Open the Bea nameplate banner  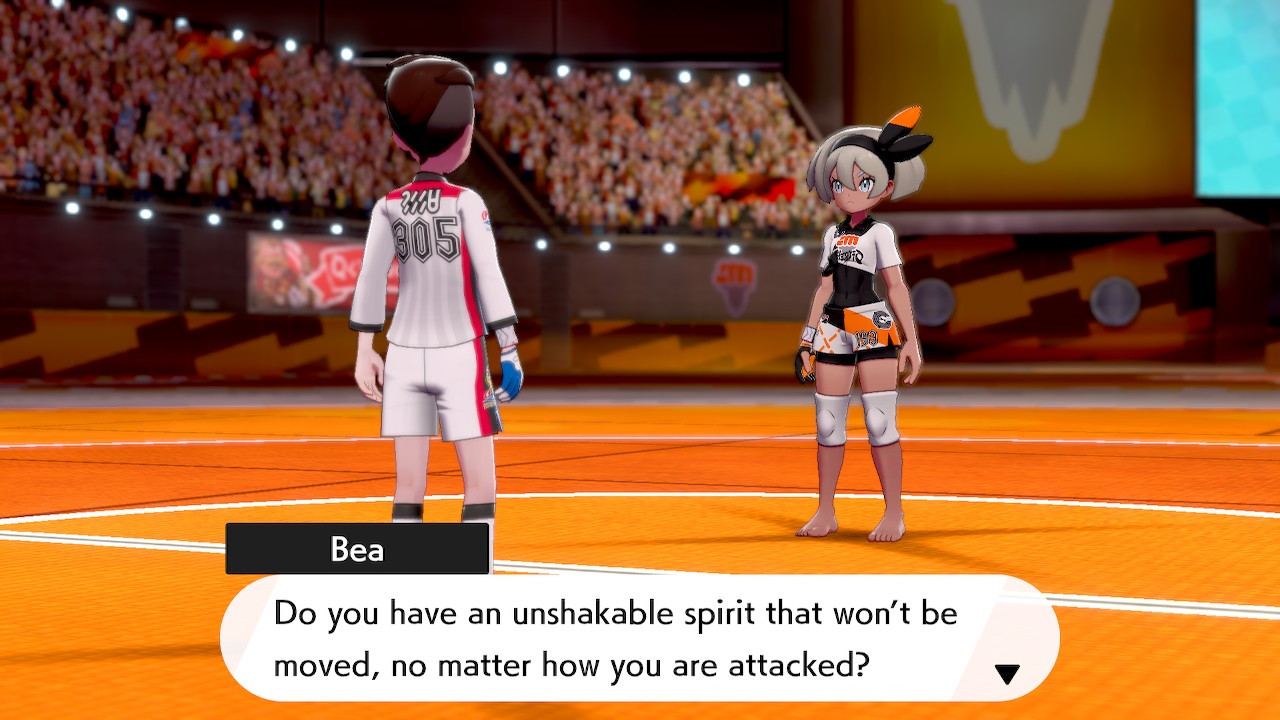tap(357, 547)
